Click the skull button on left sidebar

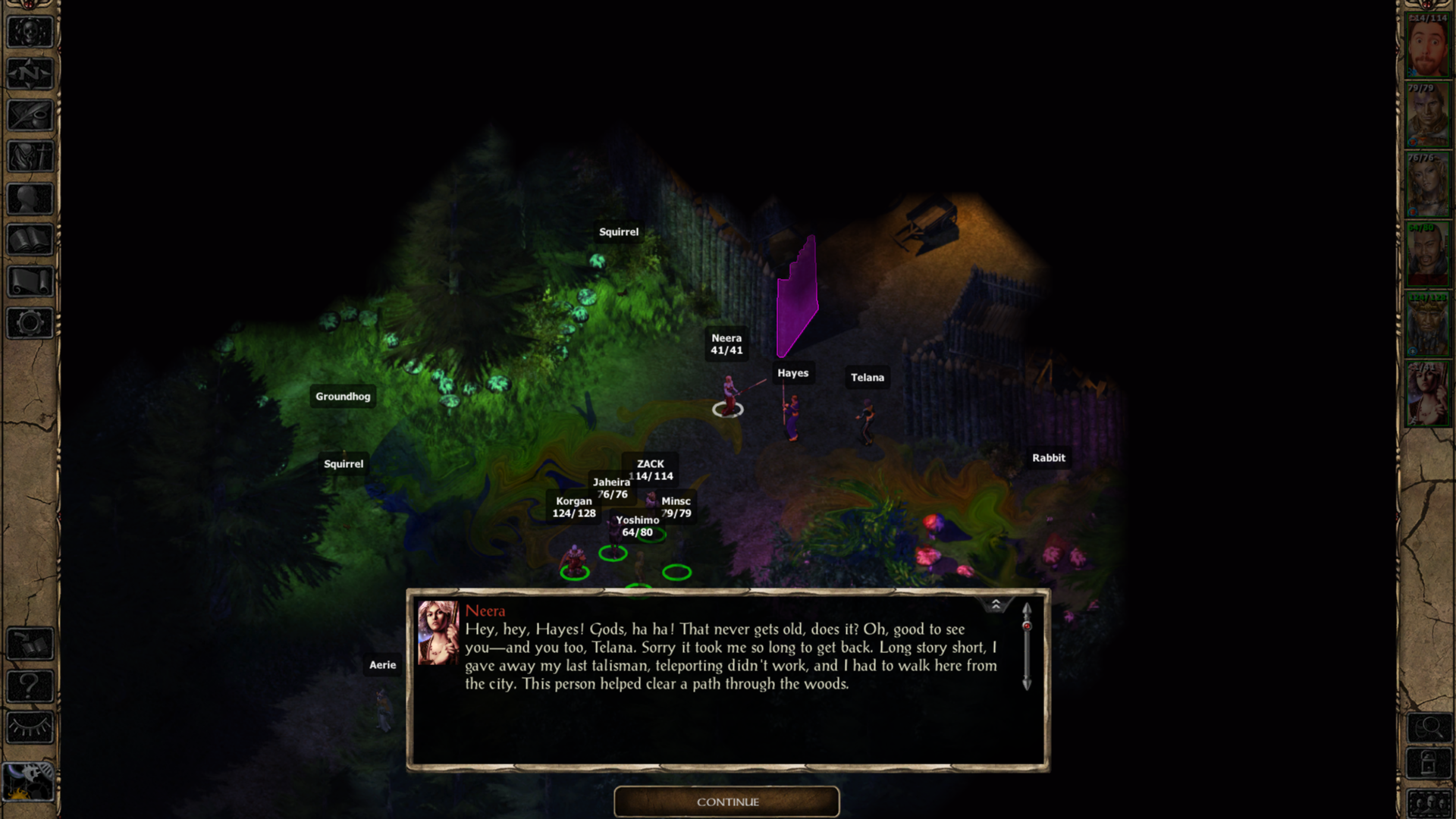(x=30, y=33)
